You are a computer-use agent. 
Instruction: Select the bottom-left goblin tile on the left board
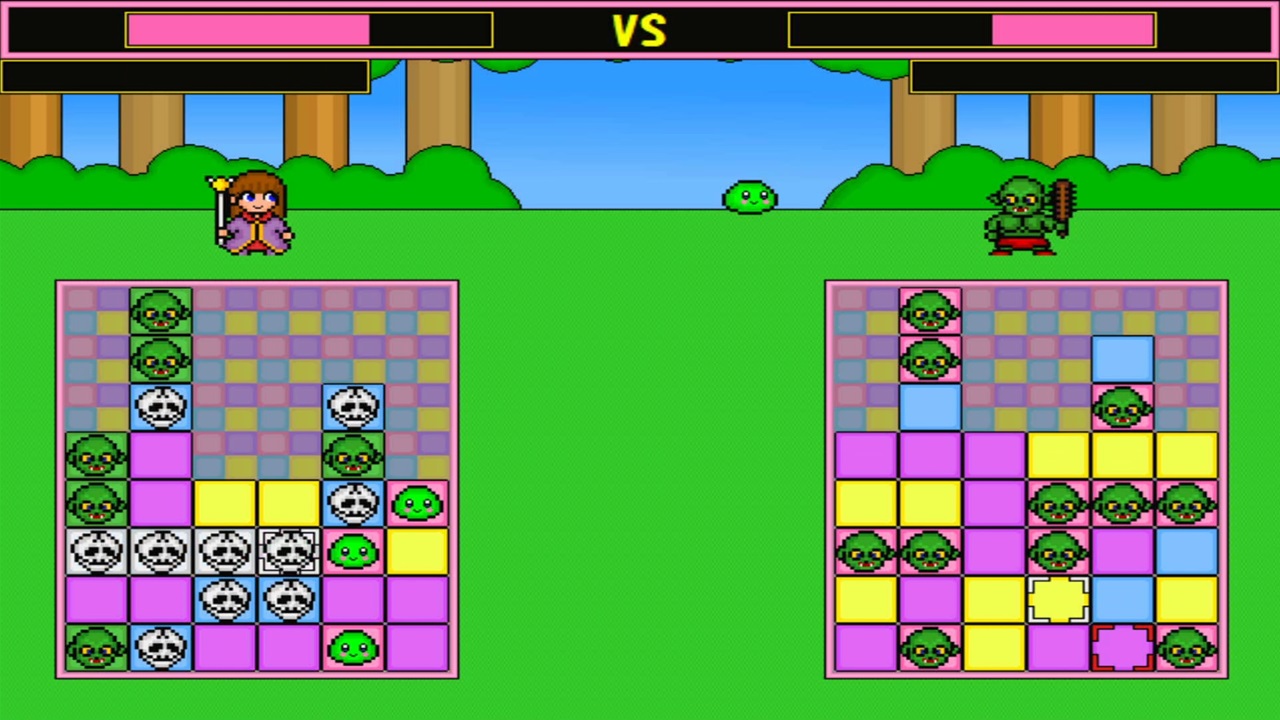coord(97,647)
